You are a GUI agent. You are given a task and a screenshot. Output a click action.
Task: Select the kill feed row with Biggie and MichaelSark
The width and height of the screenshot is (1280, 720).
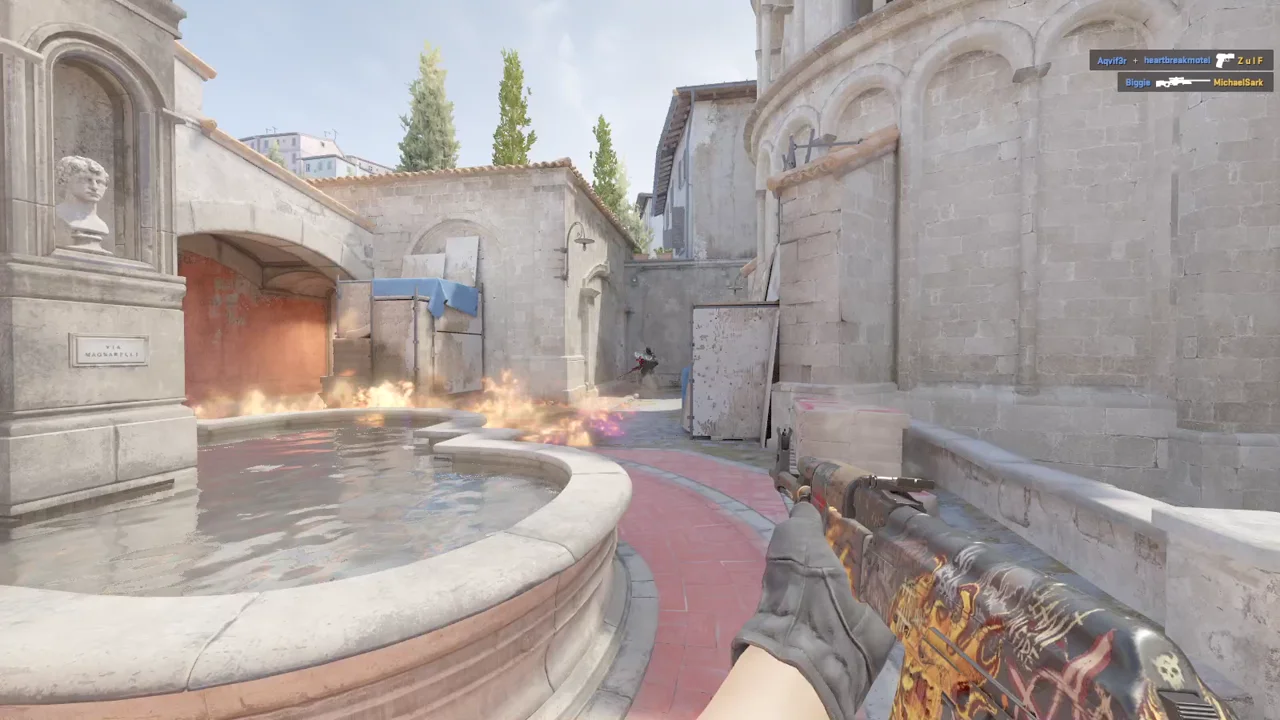1195,82
